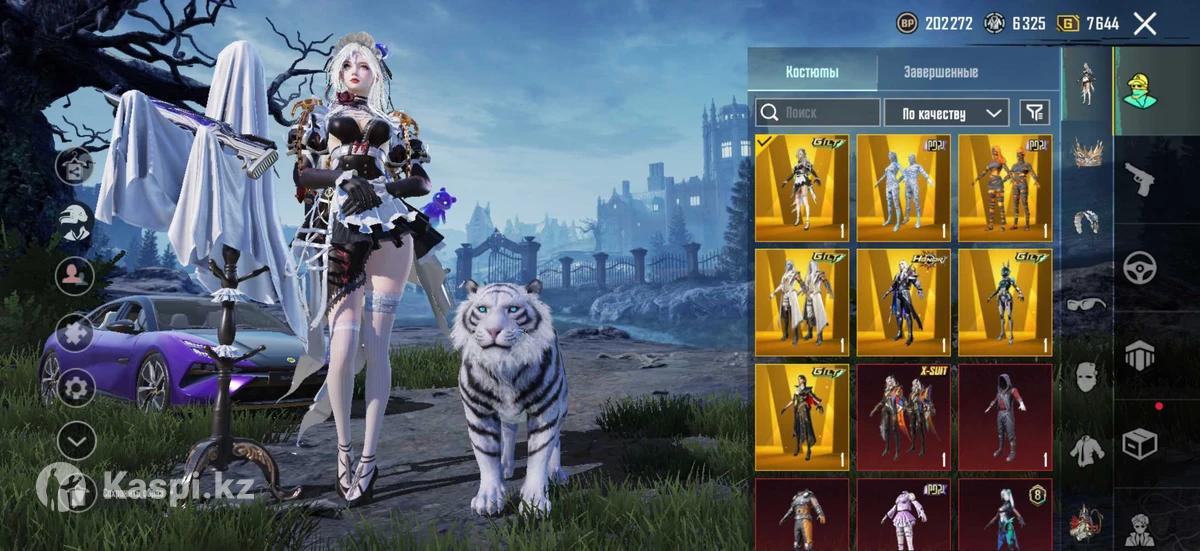This screenshot has width=1200, height=551.
Task: Select the equipped maid costume tile
Action: tap(802, 188)
